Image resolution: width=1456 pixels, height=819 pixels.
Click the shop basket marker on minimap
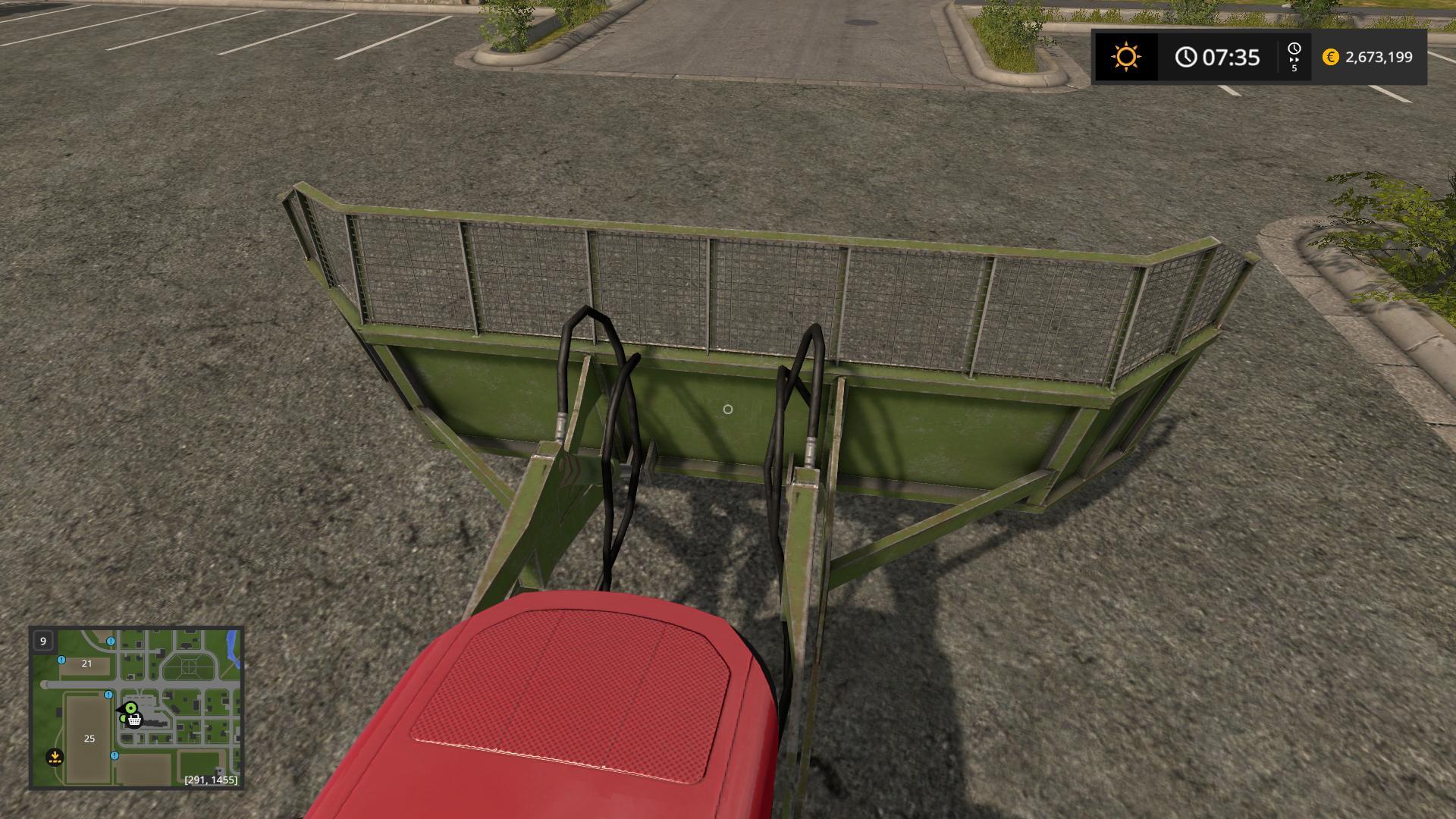click(135, 720)
